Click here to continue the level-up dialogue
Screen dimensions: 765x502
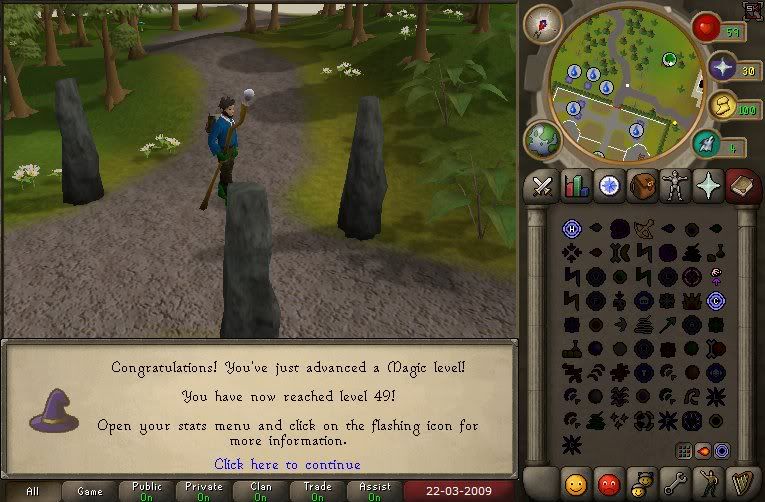287,464
